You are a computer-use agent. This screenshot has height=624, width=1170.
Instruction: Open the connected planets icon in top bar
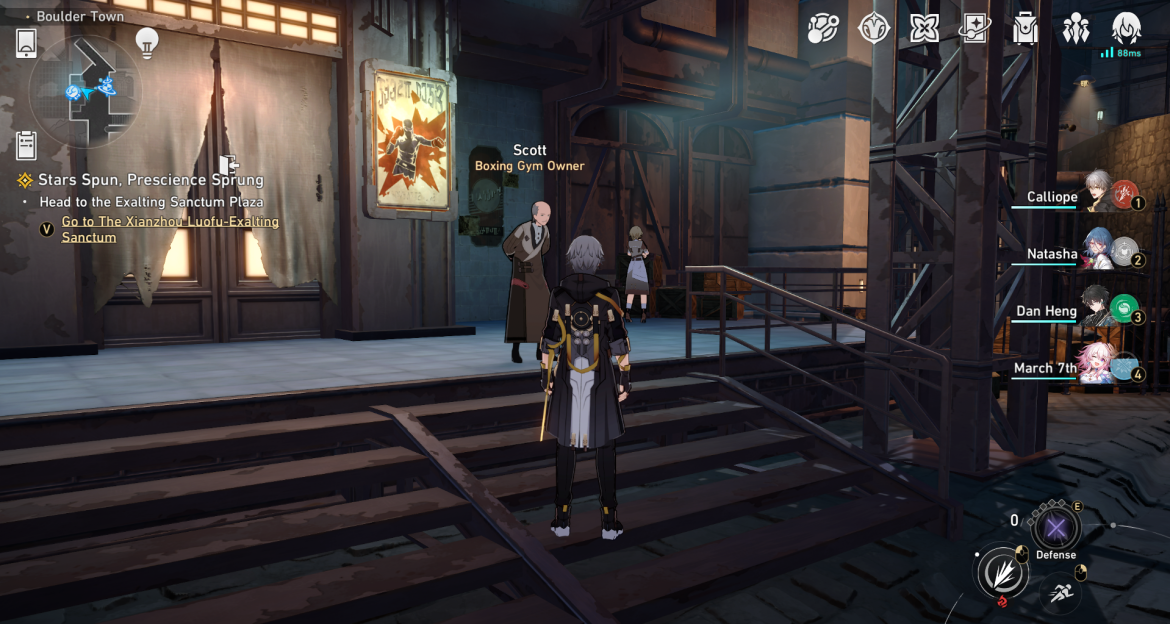[824, 28]
